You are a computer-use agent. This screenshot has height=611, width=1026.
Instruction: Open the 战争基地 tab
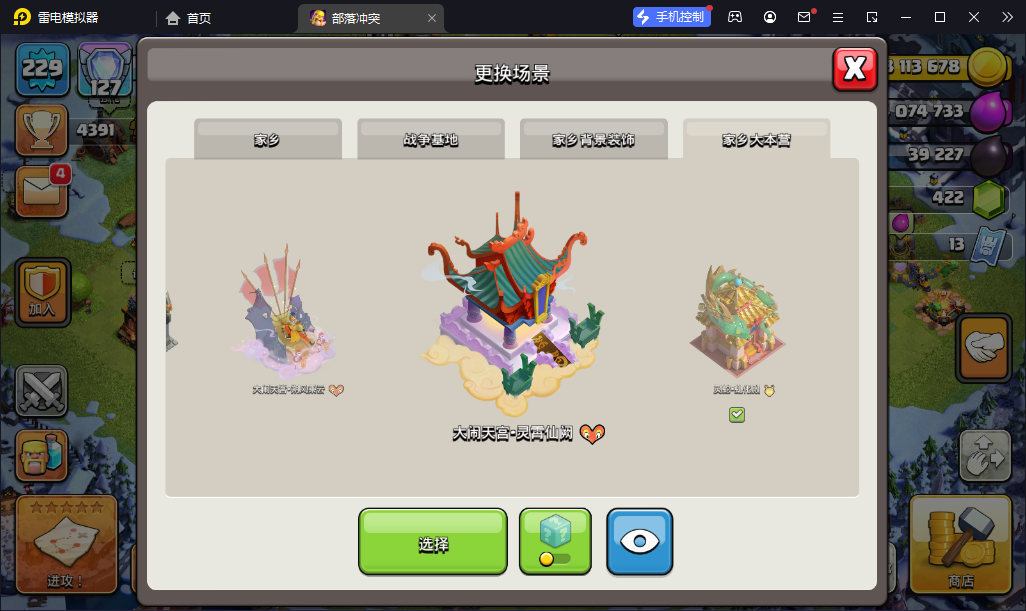tap(430, 140)
